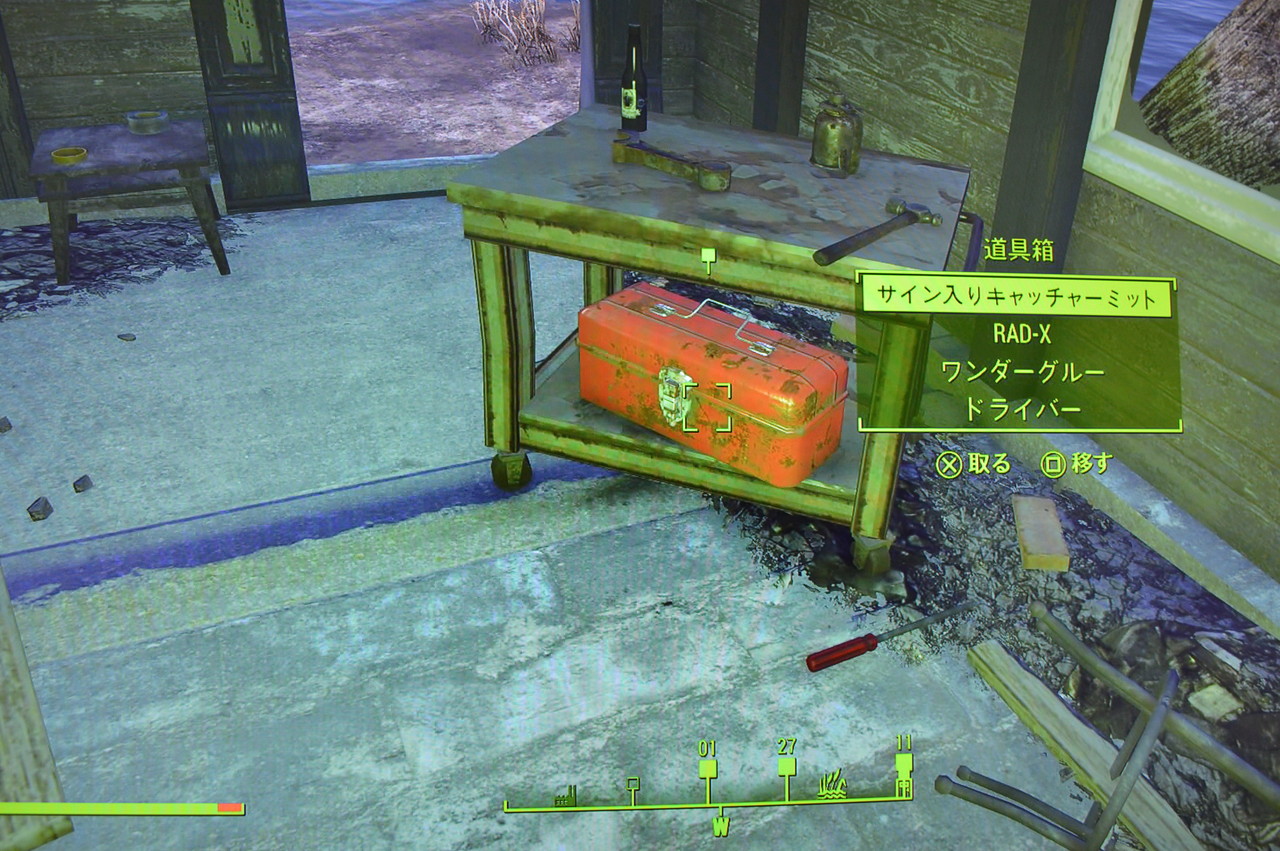Viewport: 1280px width, 851px height.
Task: Select the factory icon on the compass
Action: 565,796
